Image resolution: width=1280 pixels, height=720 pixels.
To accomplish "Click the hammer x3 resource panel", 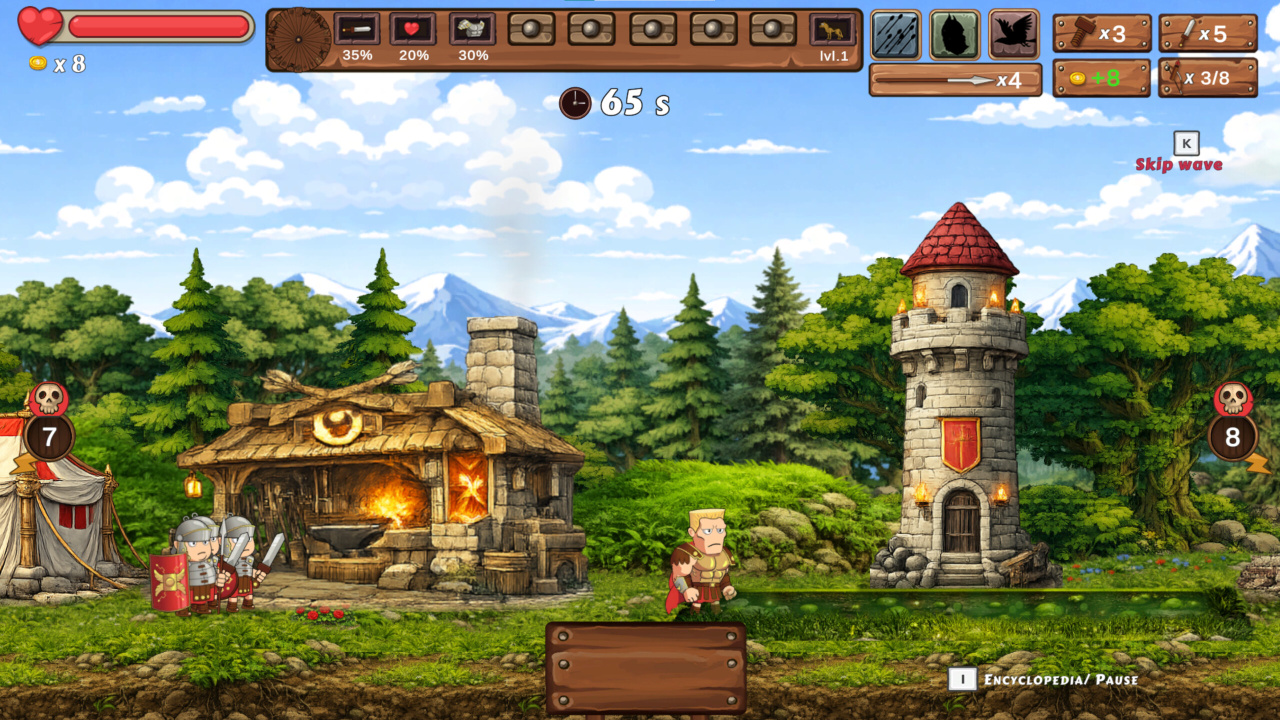I will click(1102, 34).
